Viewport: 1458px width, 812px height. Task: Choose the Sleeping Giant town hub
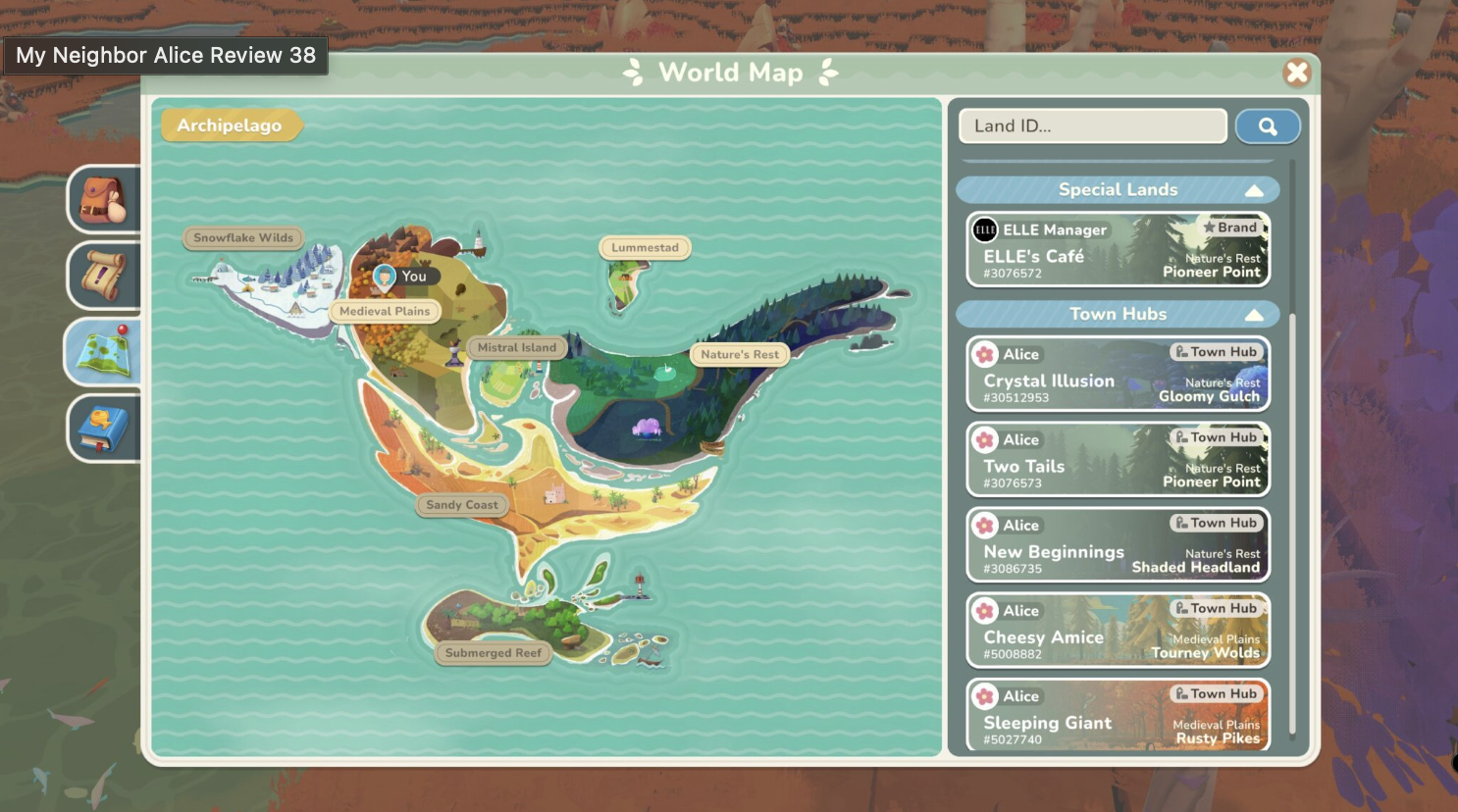(1118, 715)
